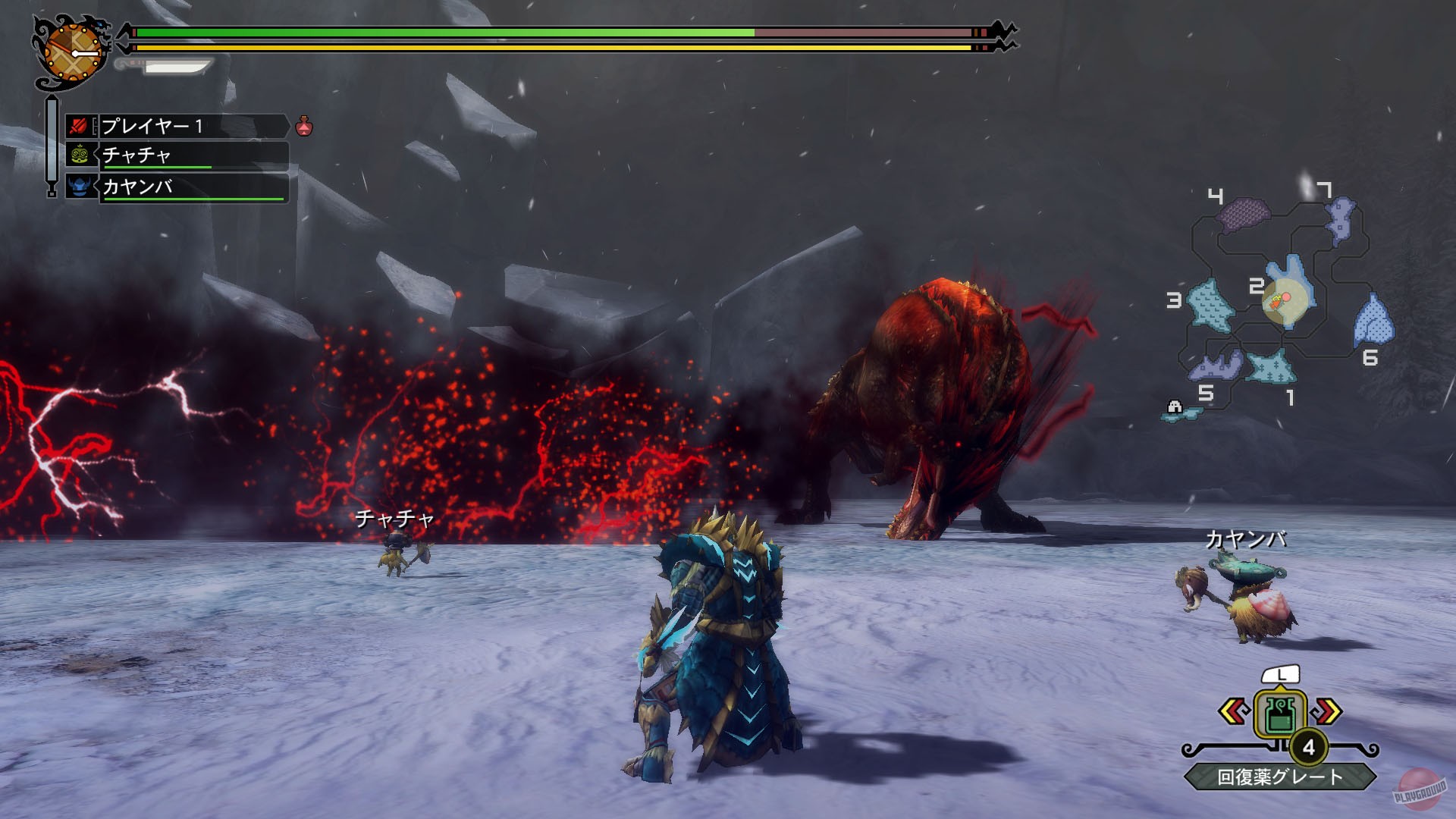Image resolution: width=1456 pixels, height=819 pixels.
Task: Select map area 5
Action: point(1216,367)
